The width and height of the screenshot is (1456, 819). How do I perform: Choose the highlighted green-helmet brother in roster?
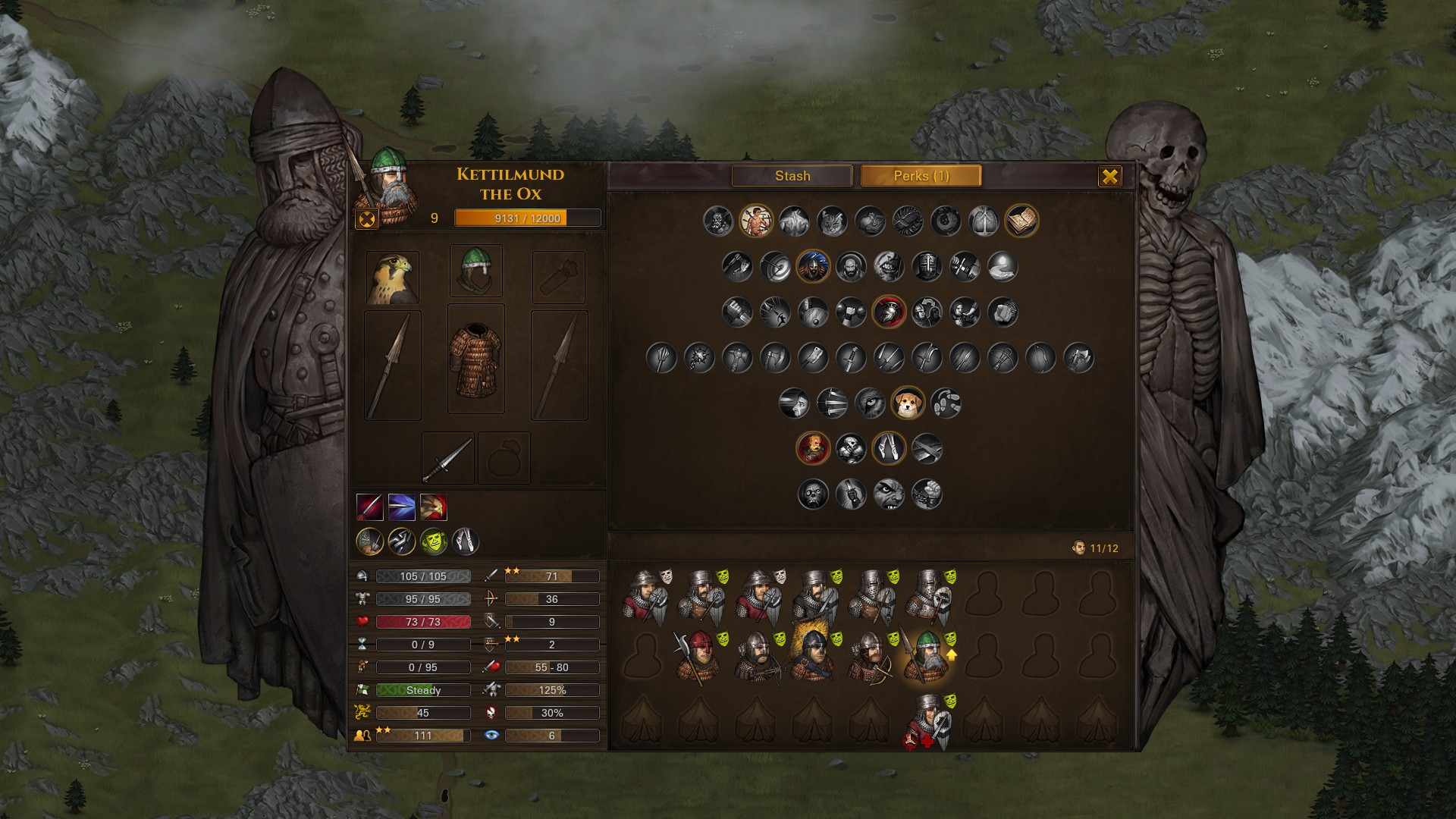click(925, 657)
